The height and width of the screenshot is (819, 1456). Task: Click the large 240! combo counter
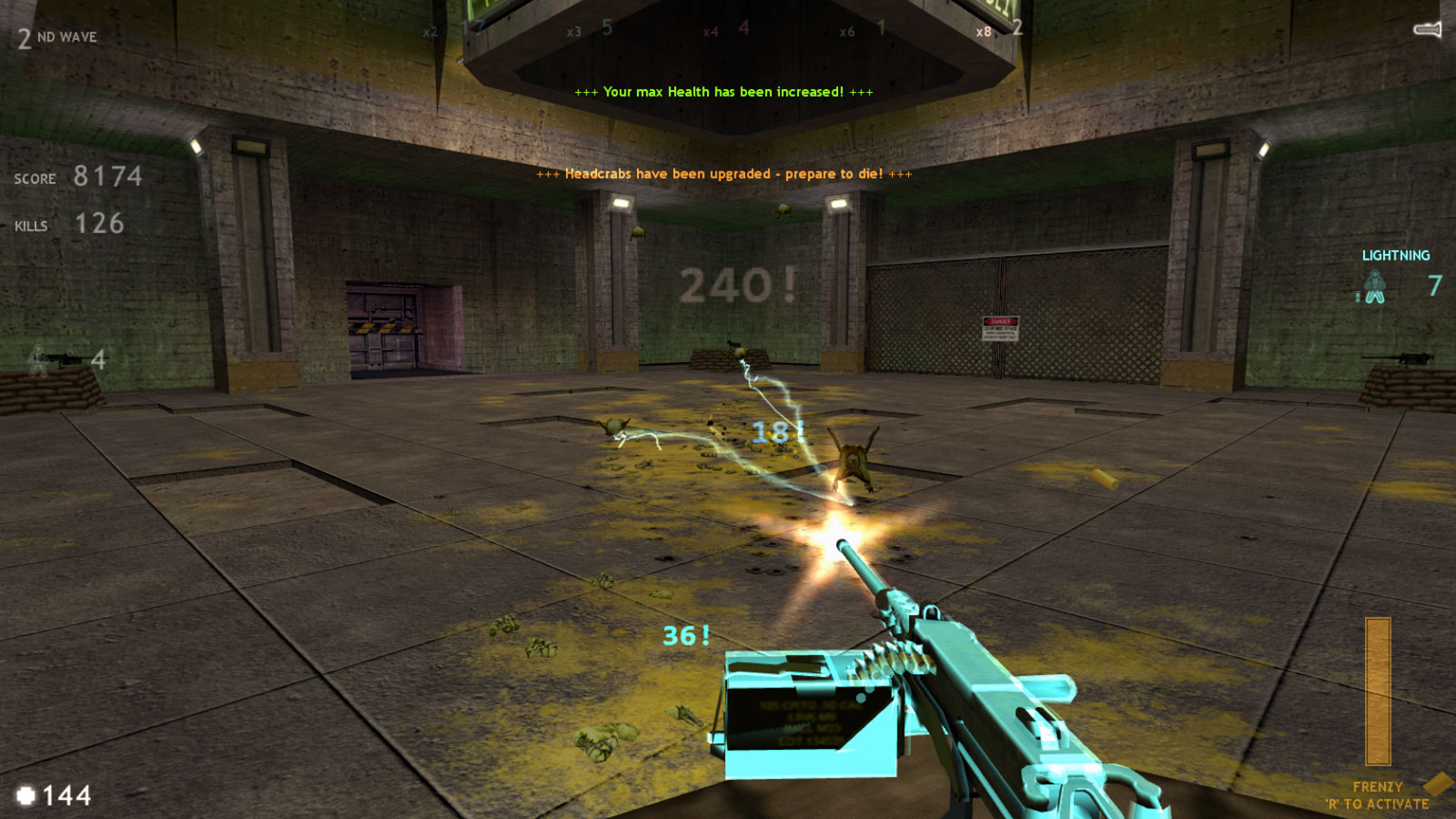click(738, 283)
